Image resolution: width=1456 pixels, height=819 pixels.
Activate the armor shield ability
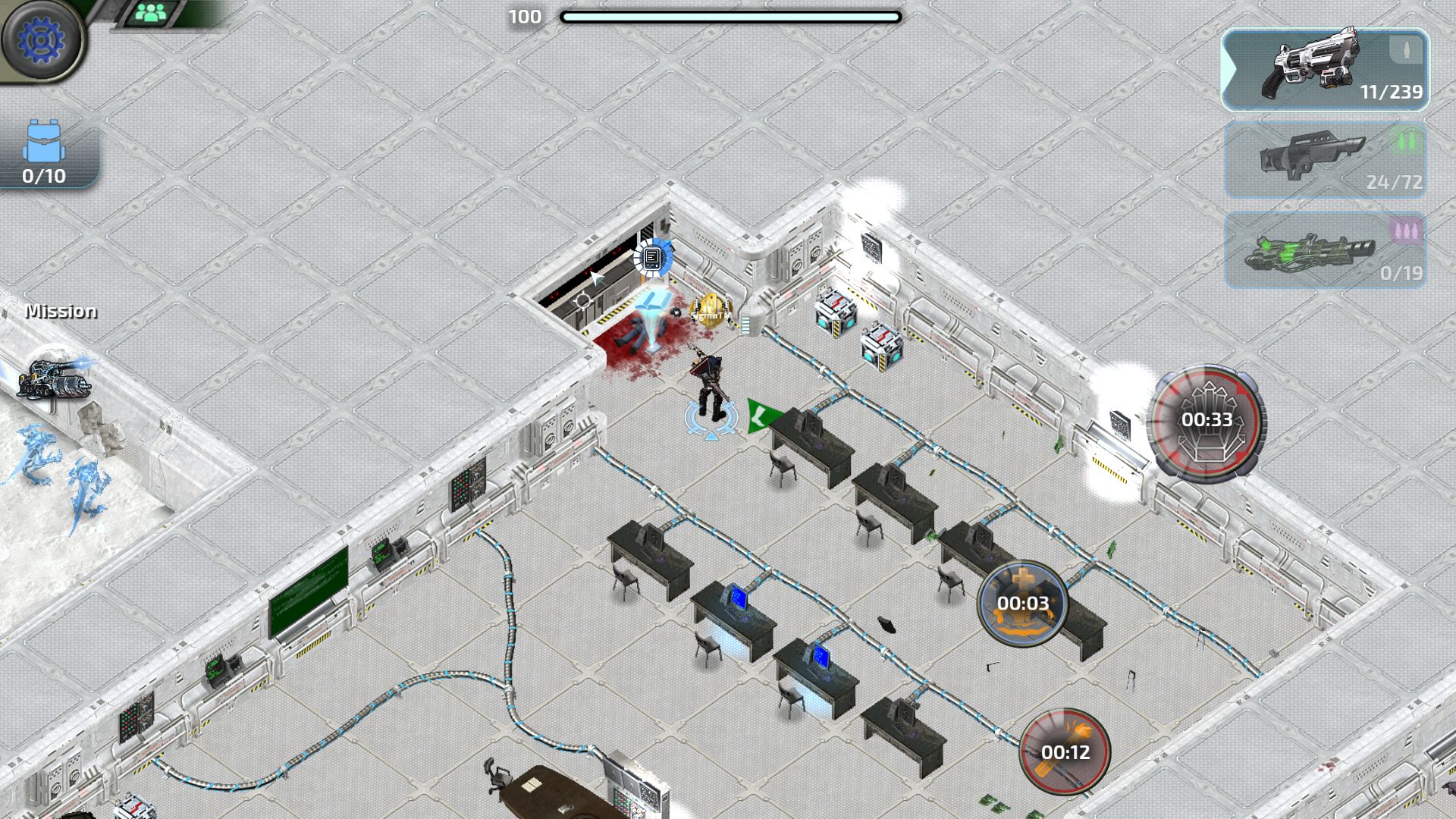coord(1206,421)
